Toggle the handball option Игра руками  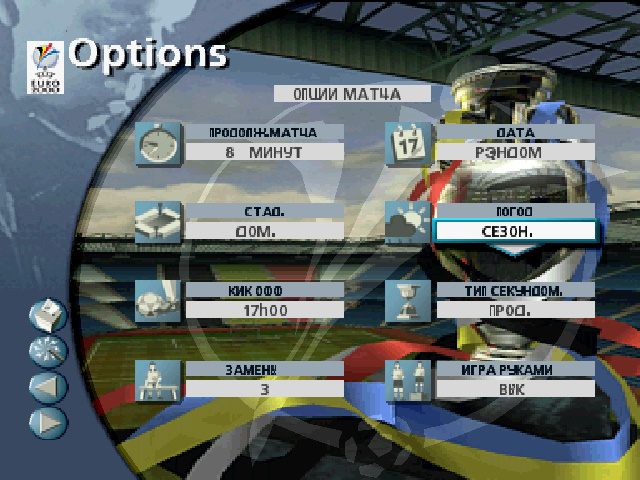tap(515, 388)
